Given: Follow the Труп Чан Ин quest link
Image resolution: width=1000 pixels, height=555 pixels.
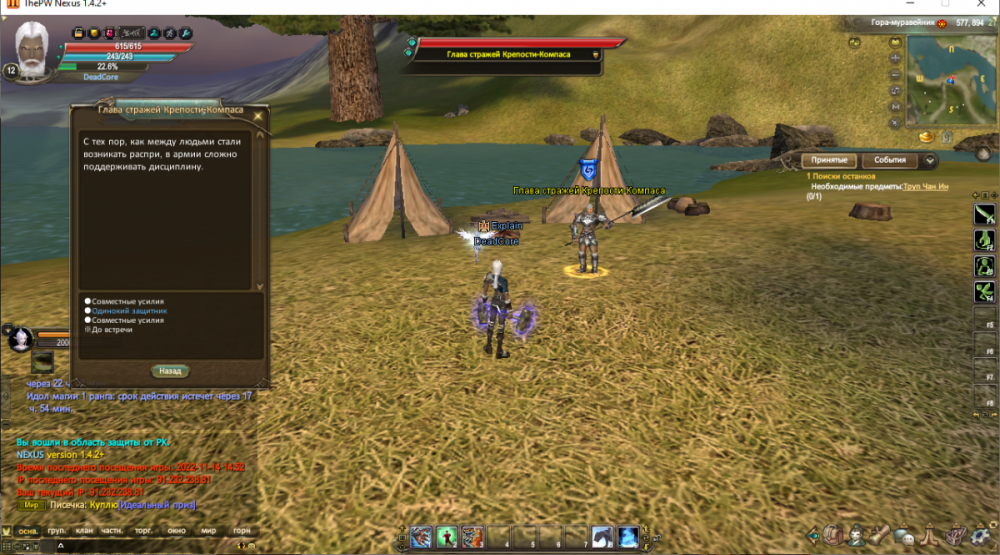Looking at the screenshot, I should point(925,187).
